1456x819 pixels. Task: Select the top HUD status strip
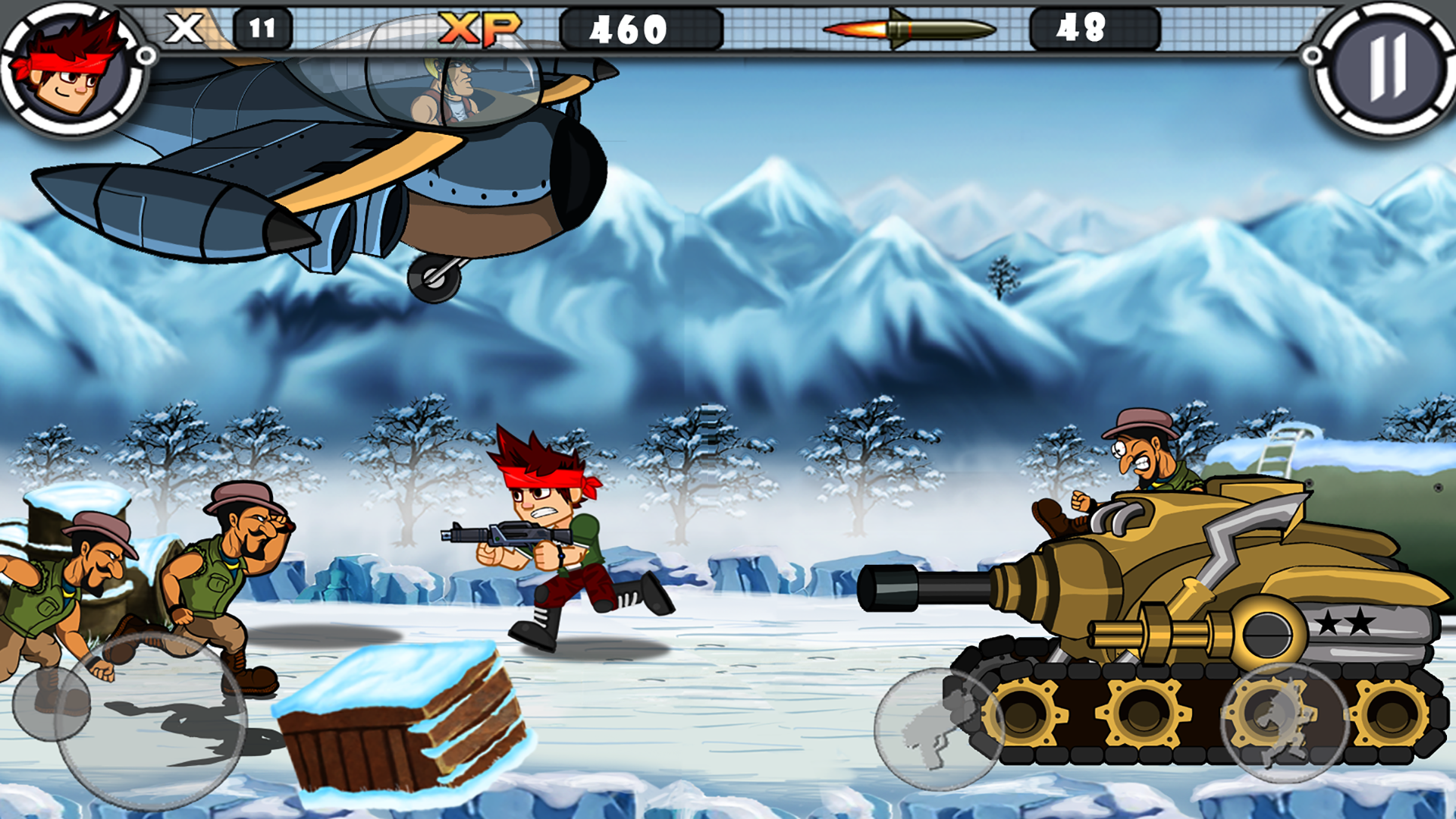point(728,32)
